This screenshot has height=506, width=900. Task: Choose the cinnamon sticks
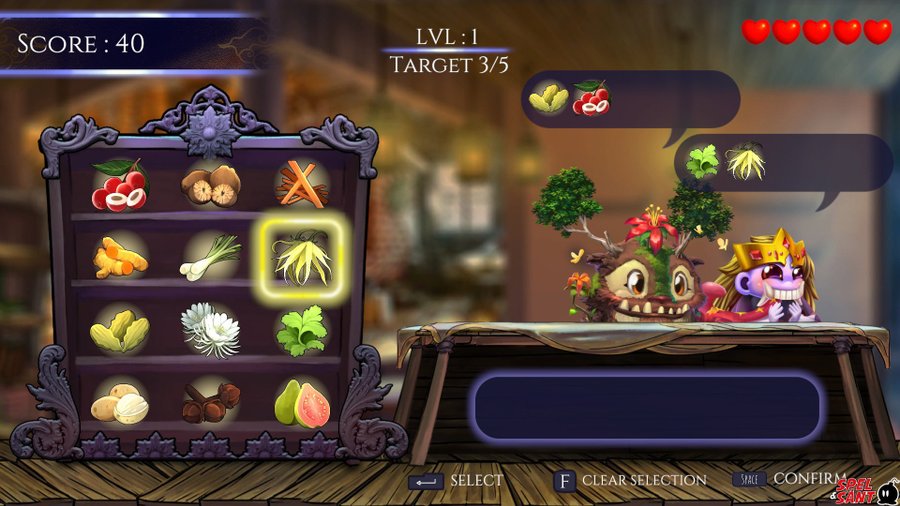coord(302,184)
